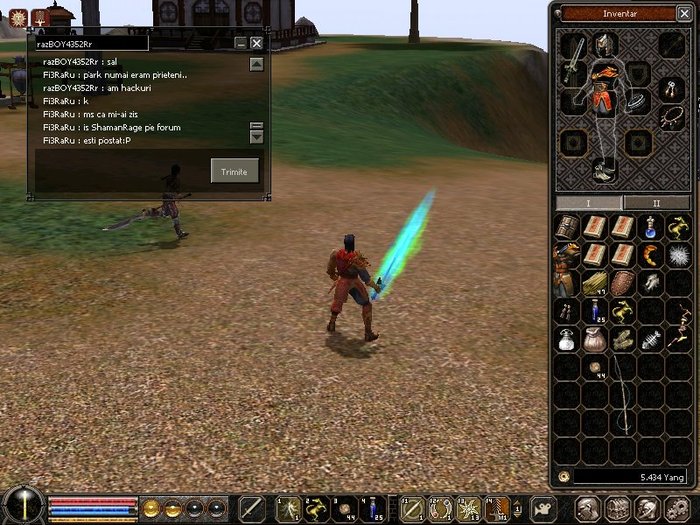Switch to inventory page II
This screenshot has height=525, width=700.
pos(657,202)
